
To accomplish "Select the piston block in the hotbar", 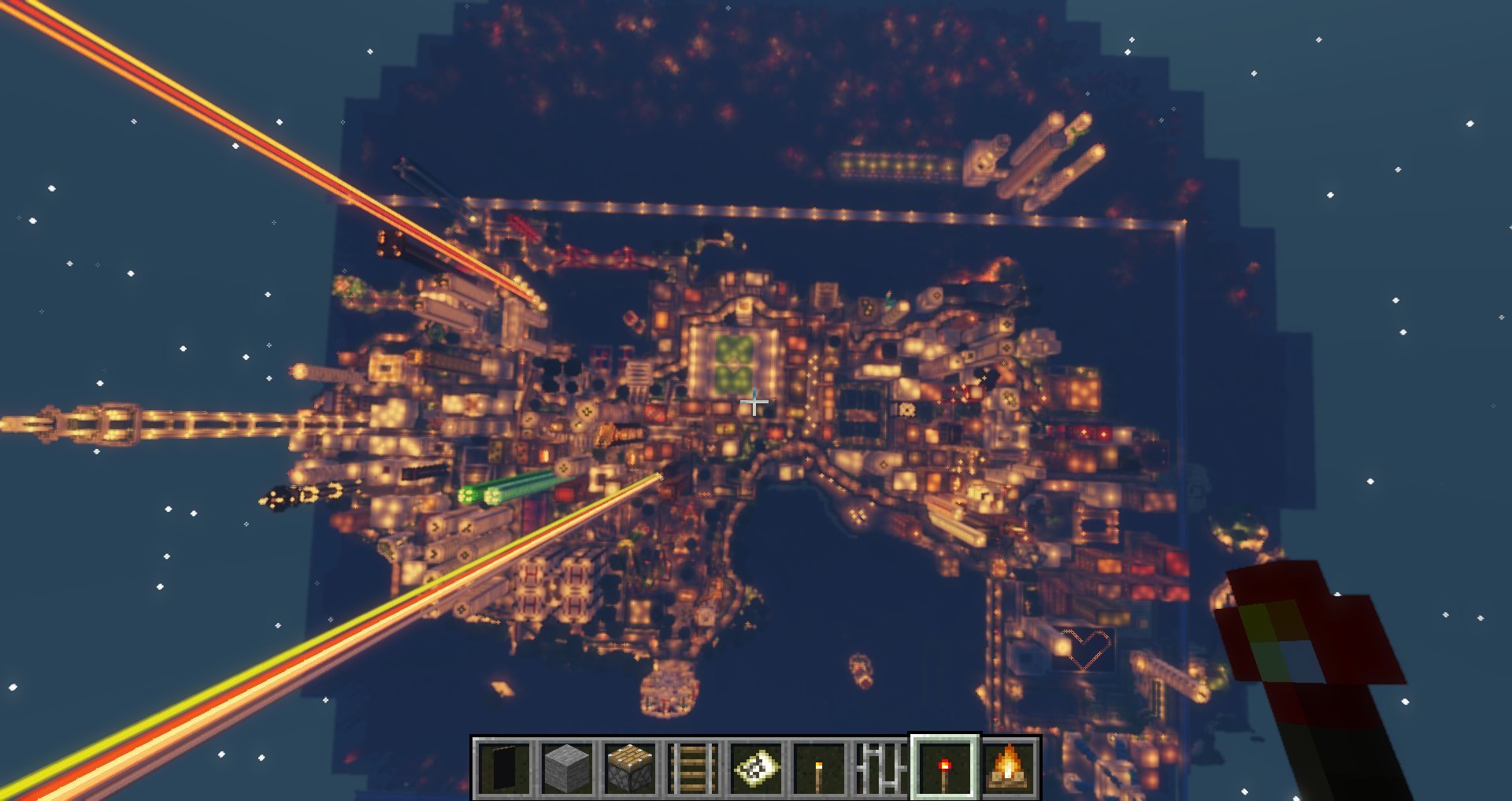I will 630,767.
